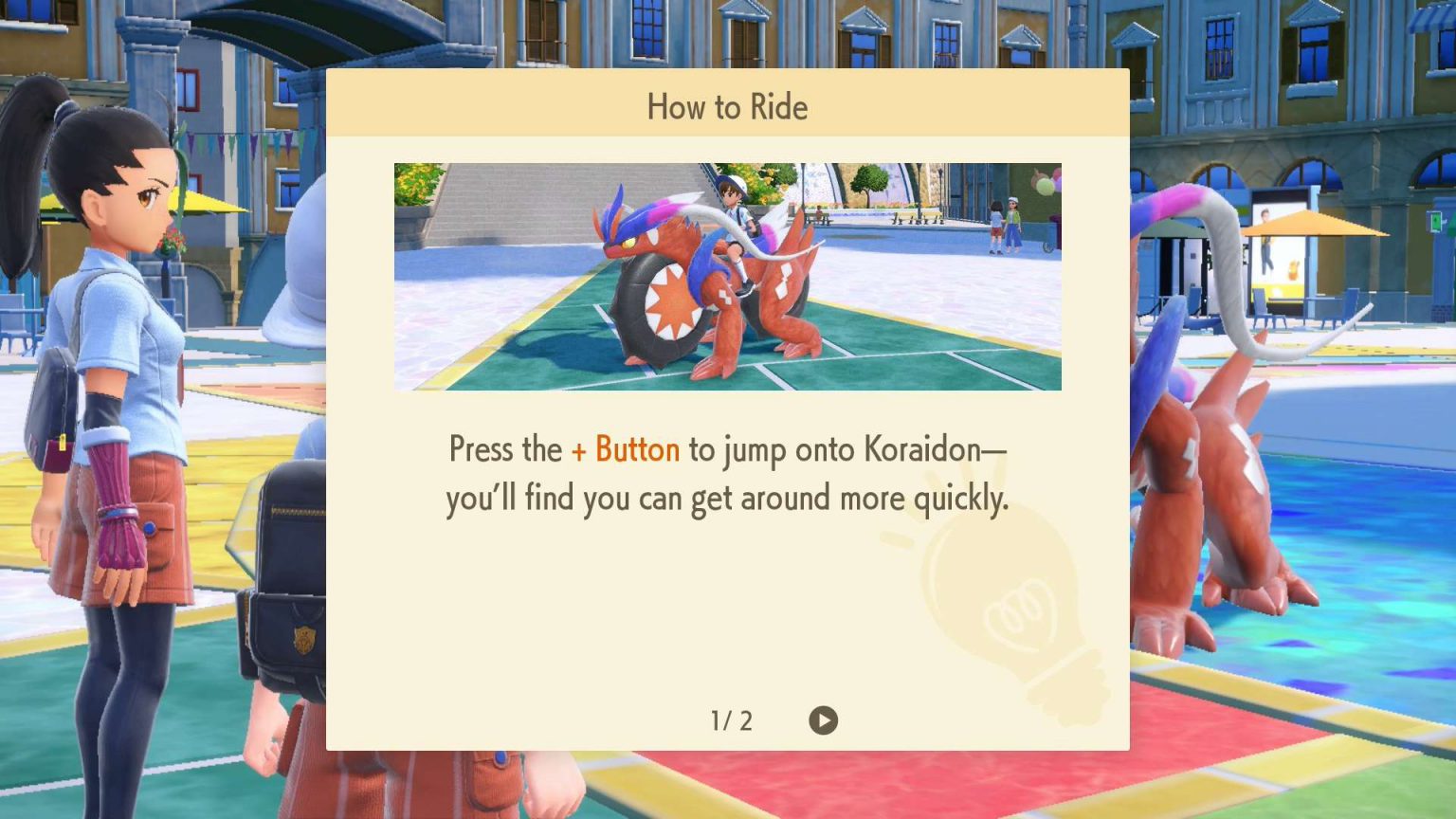Click the player character riding Koraidon

(x=737, y=218)
